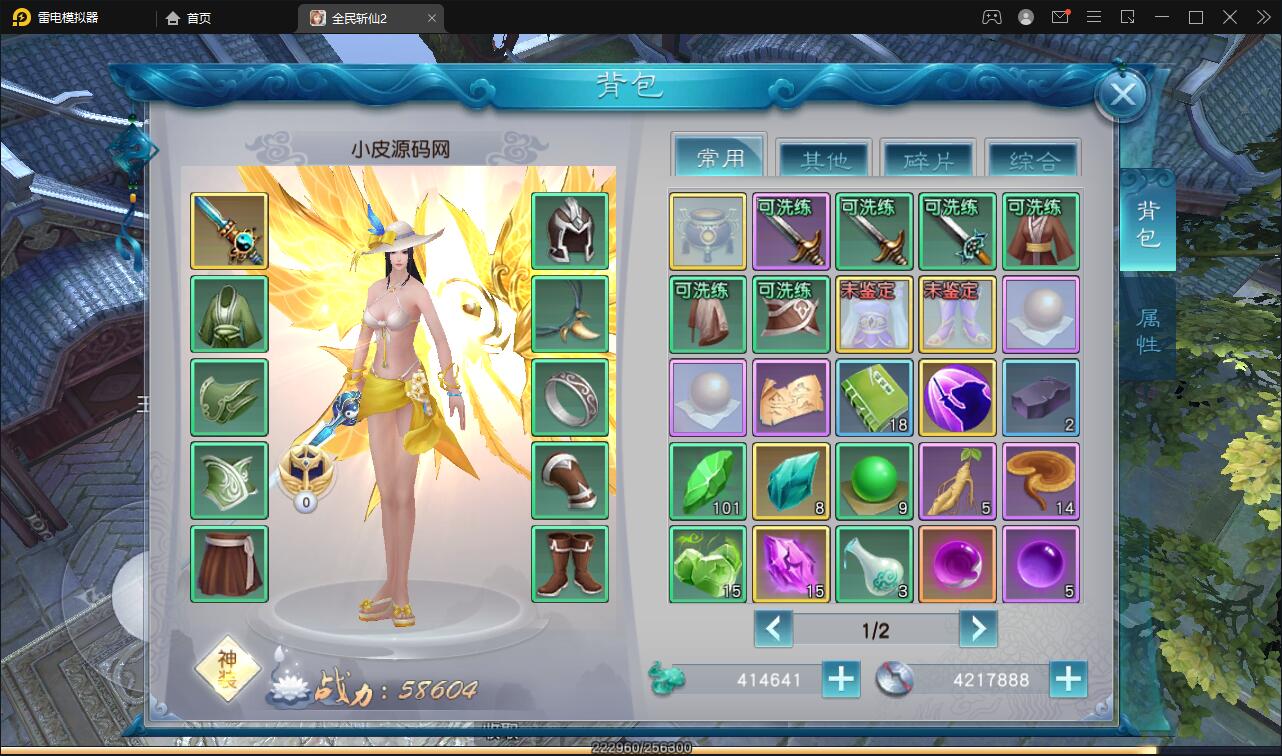Screen dimensions: 1282x756
Task: Select the equipped sword weapon slot
Action: (229, 231)
